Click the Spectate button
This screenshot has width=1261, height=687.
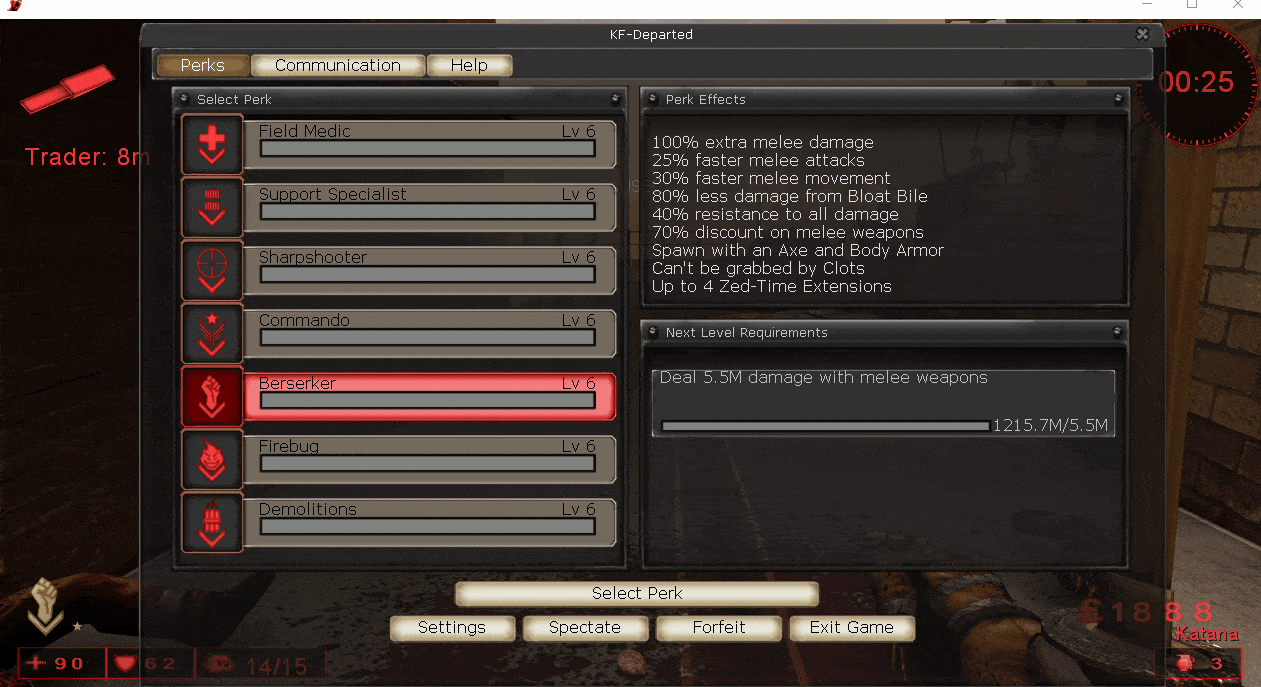(x=585, y=628)
